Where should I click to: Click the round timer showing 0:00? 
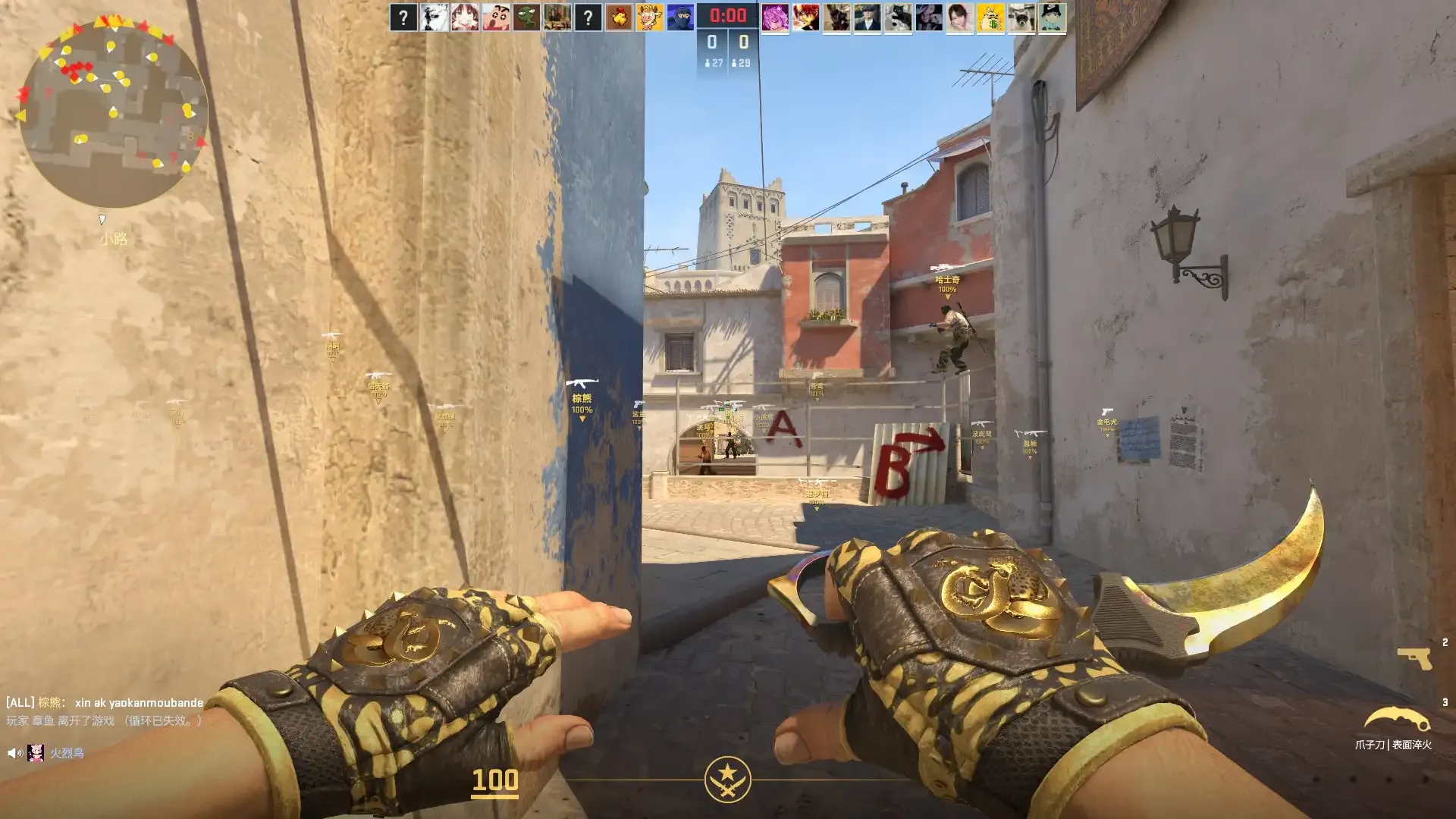click(x=727, y=13)
